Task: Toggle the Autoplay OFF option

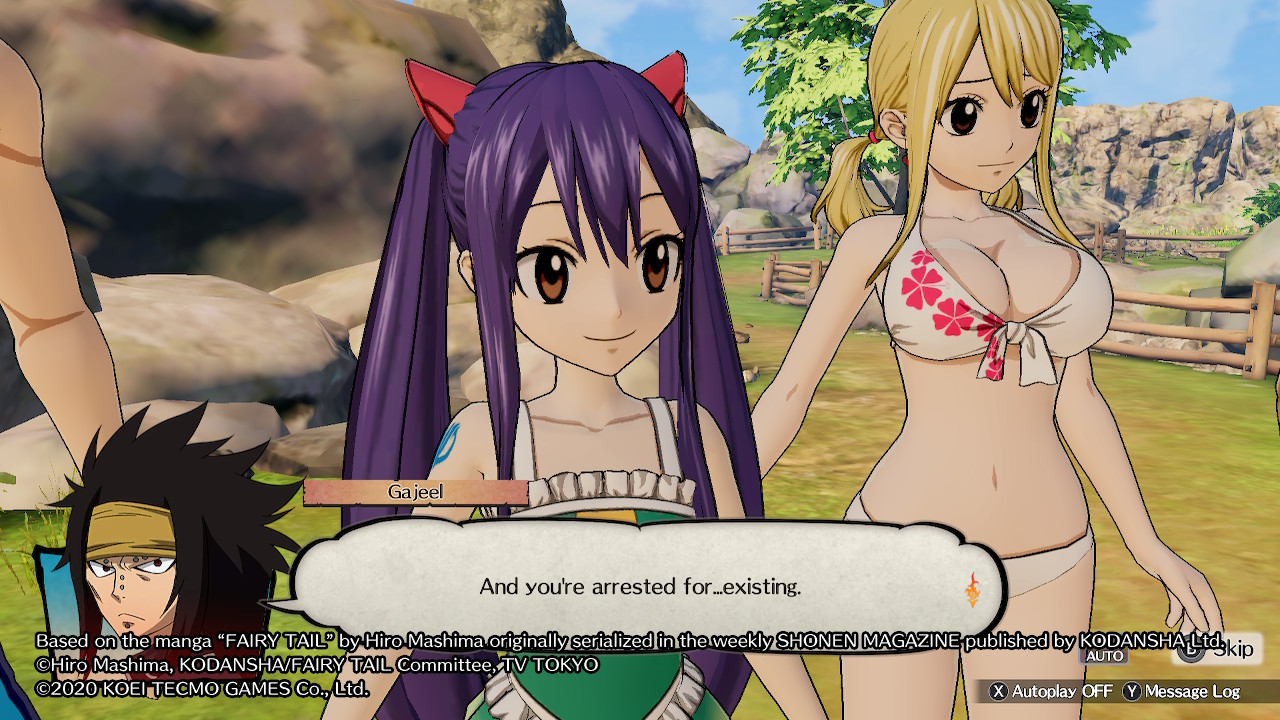Action: (1051, 691)
